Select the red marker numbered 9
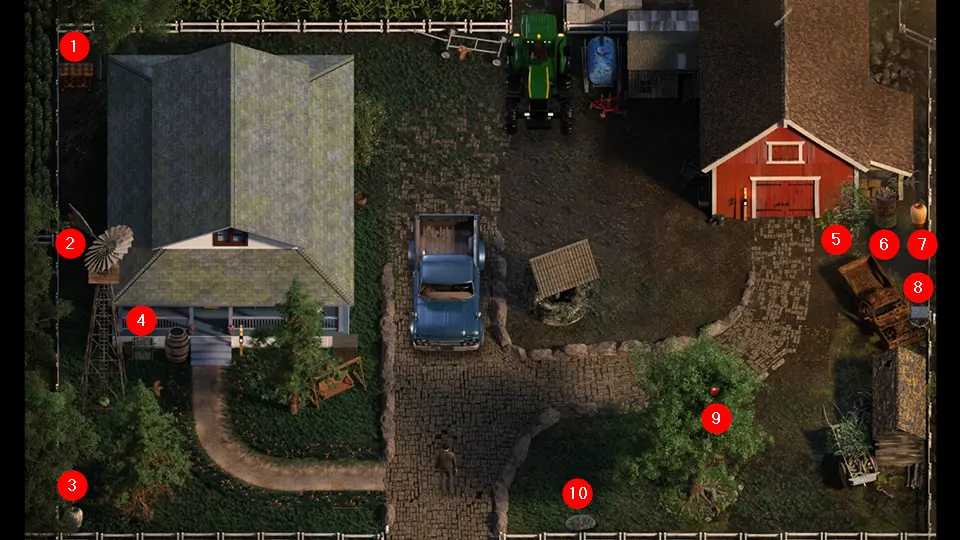The width and height of the screenshot is (960, 540). [x=716, y=418]
